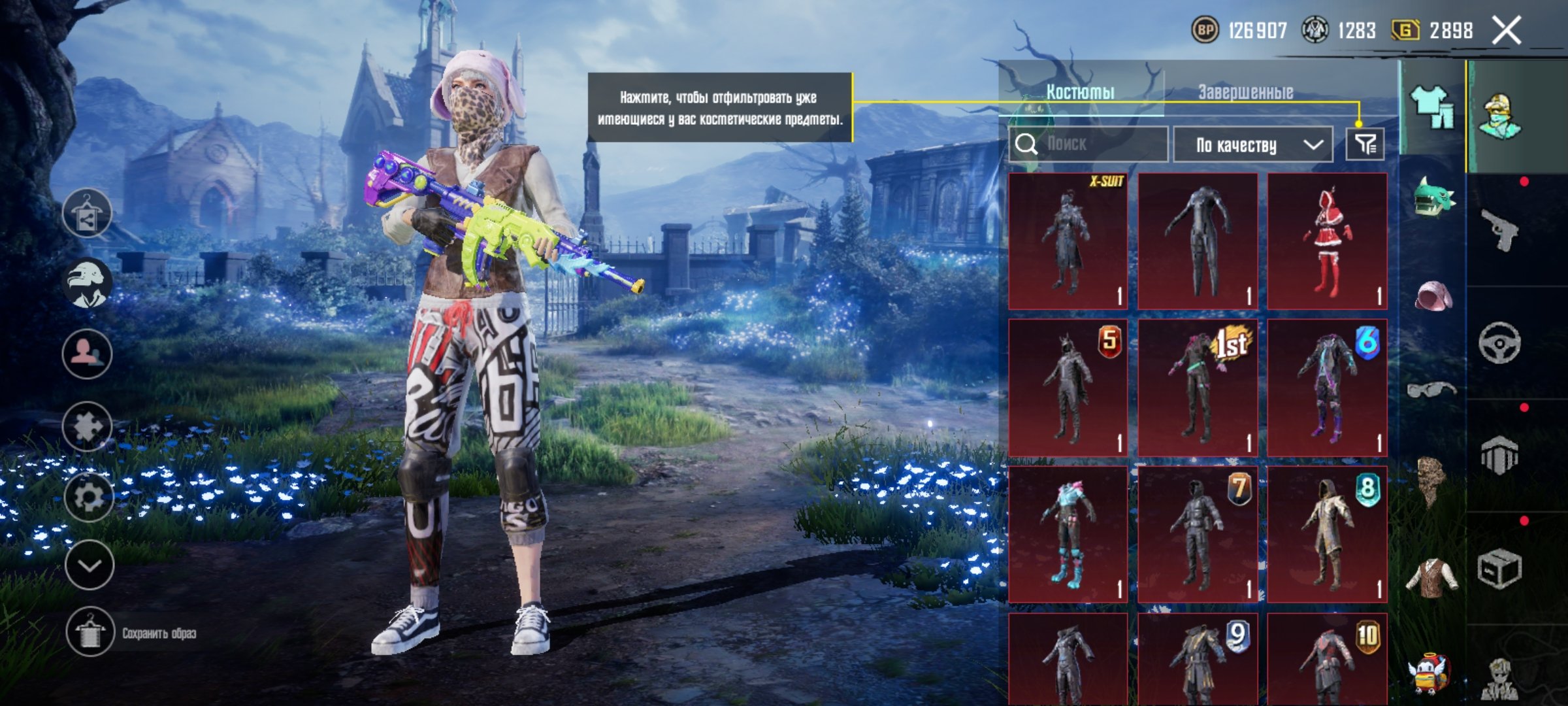The image size is (1568, 706).
Task: Choose the red Santa dress costume
Action: pos(1327,241)
